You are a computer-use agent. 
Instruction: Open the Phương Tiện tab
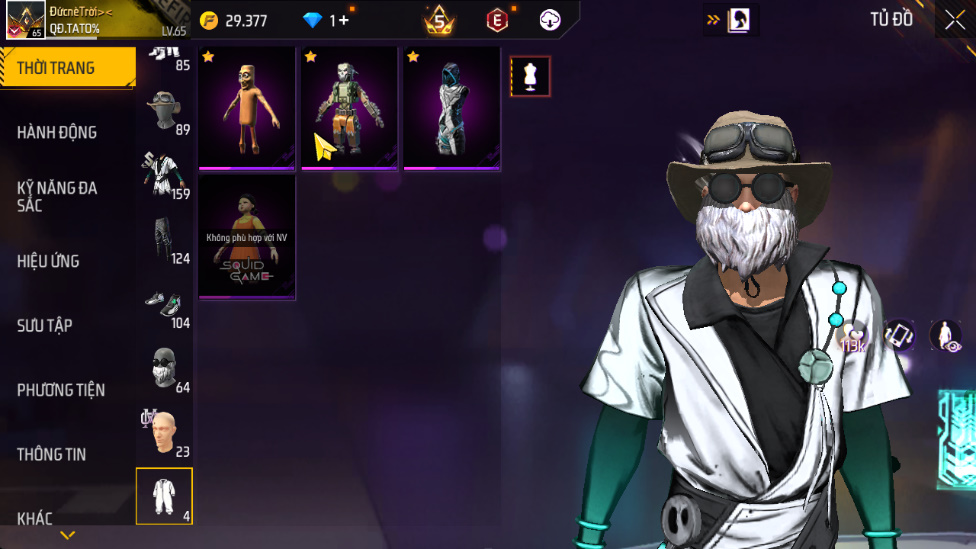(x=61, y=390)
